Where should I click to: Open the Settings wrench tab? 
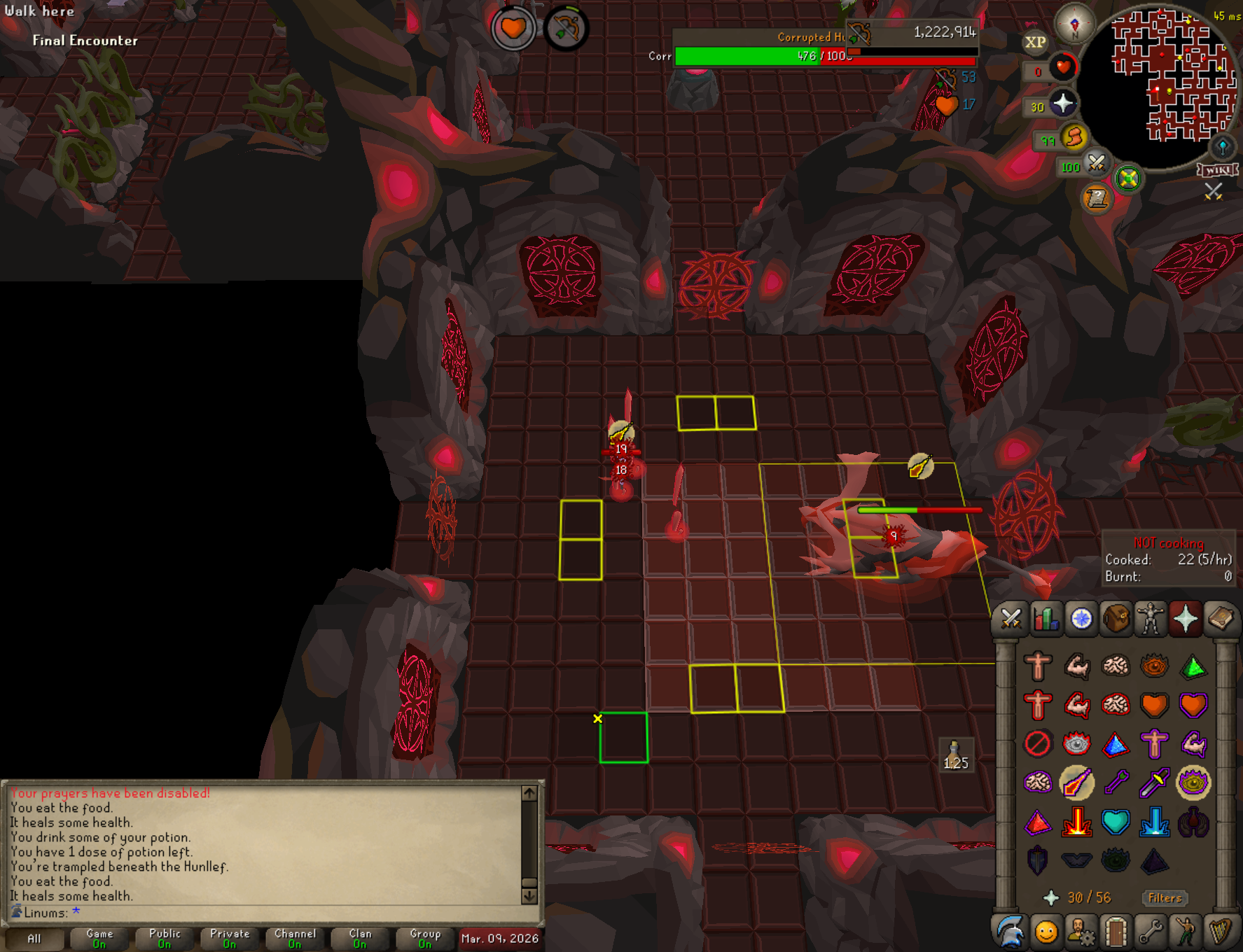1151,932
